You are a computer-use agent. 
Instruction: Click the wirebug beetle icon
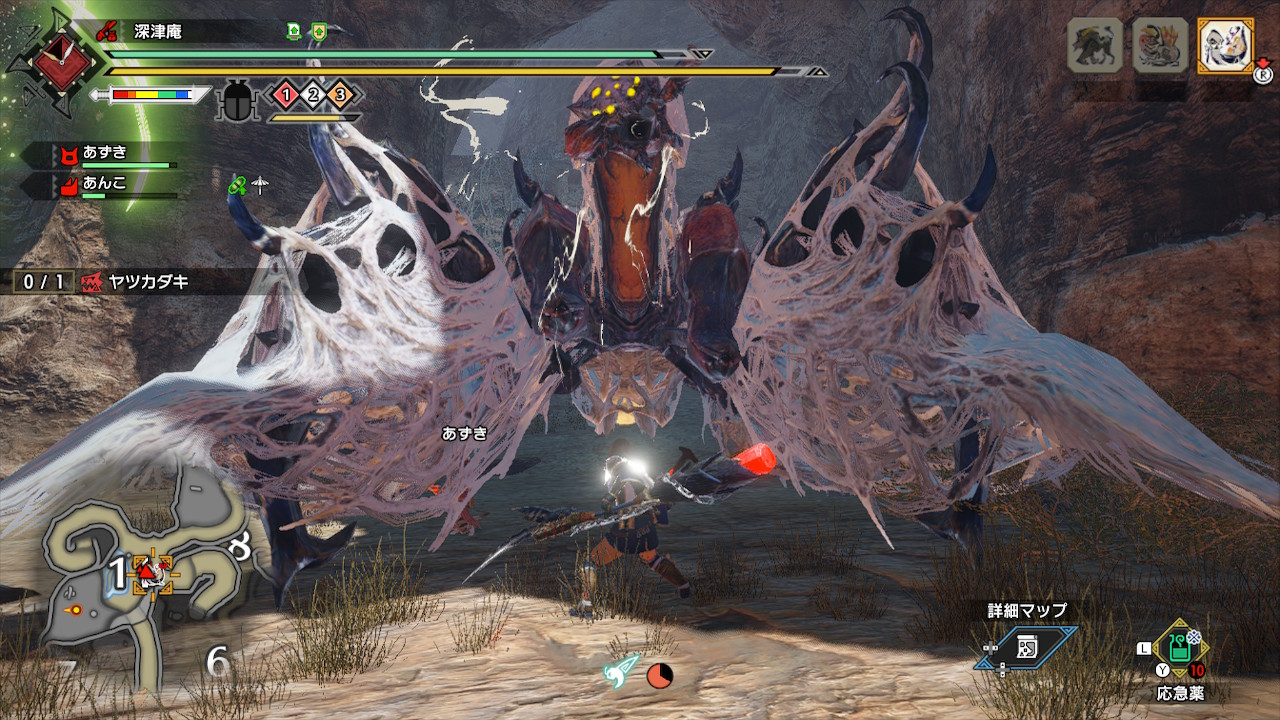point(238,101)
